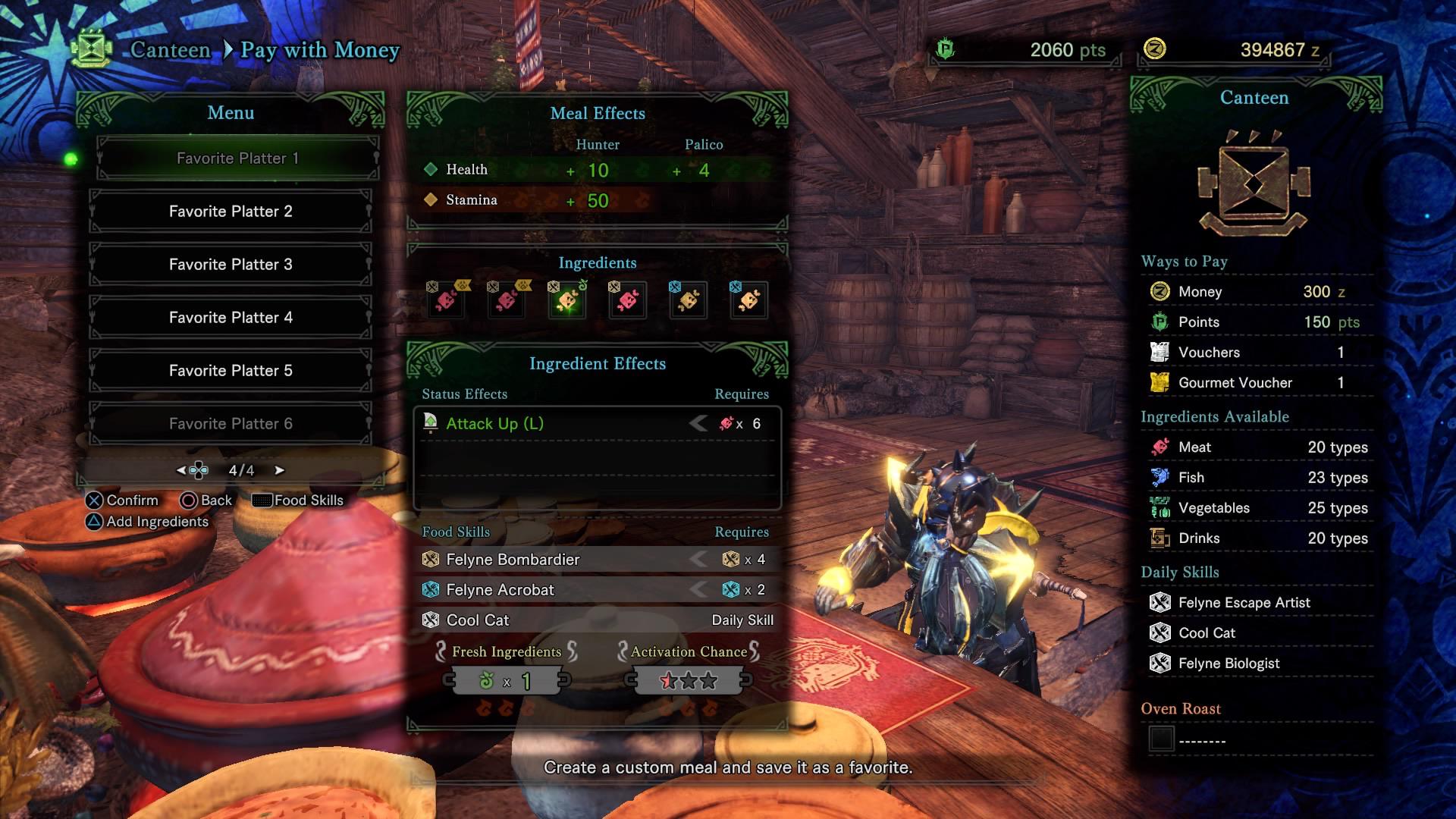Screen dimensions: 1456x819
Task: Select the Cool Cat daily skill row
Action: click(x=597, y=620)
